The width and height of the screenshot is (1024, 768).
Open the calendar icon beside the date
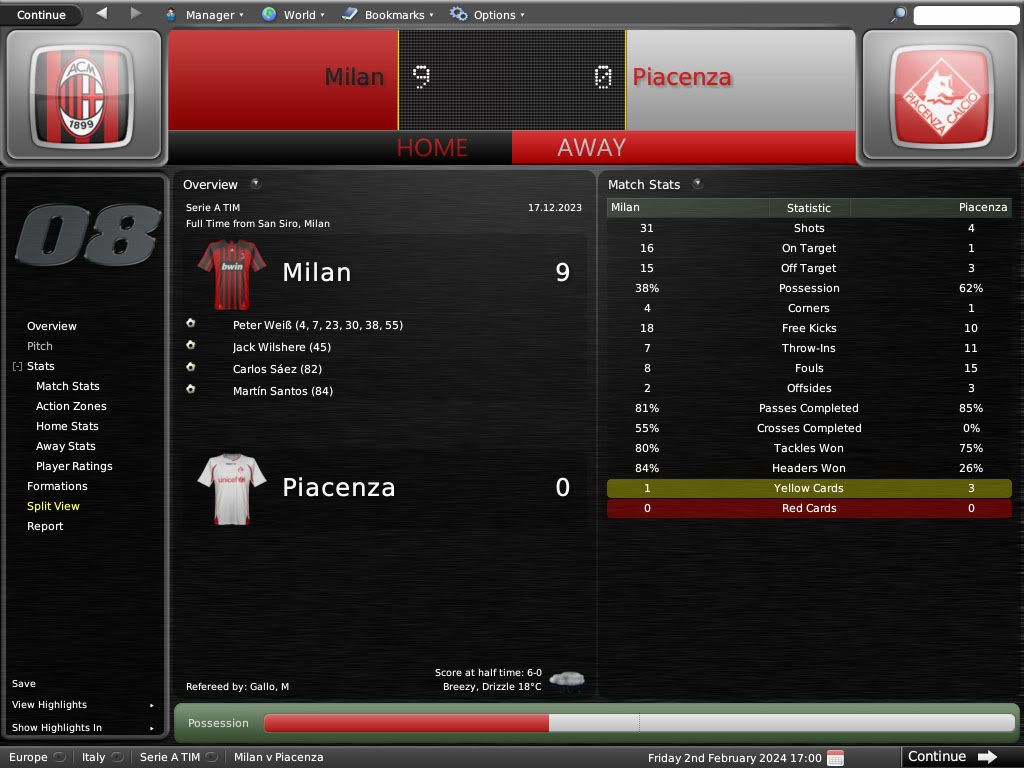(836, 757)
